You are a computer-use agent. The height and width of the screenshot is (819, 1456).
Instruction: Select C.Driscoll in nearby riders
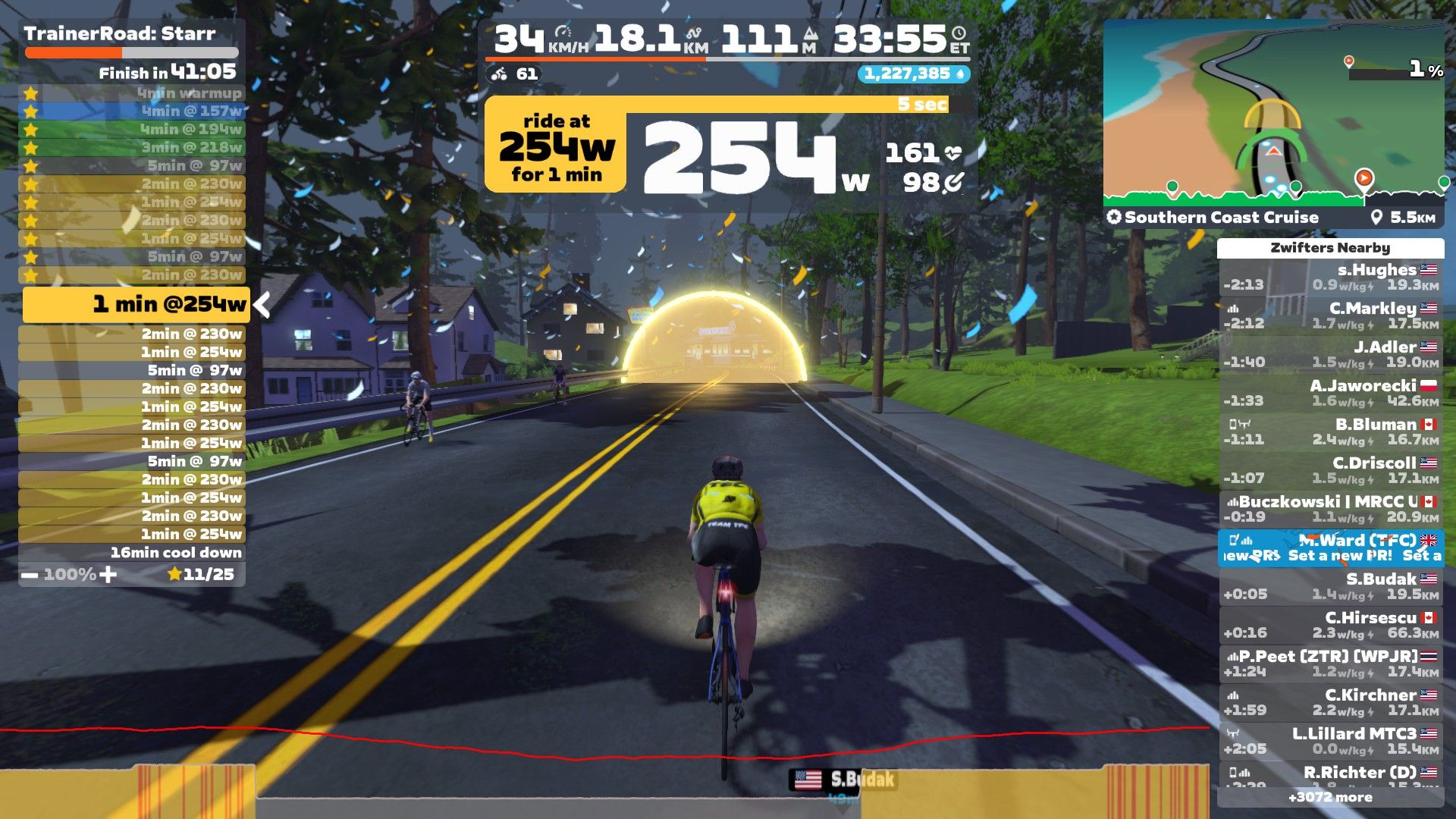(1331, 470)
